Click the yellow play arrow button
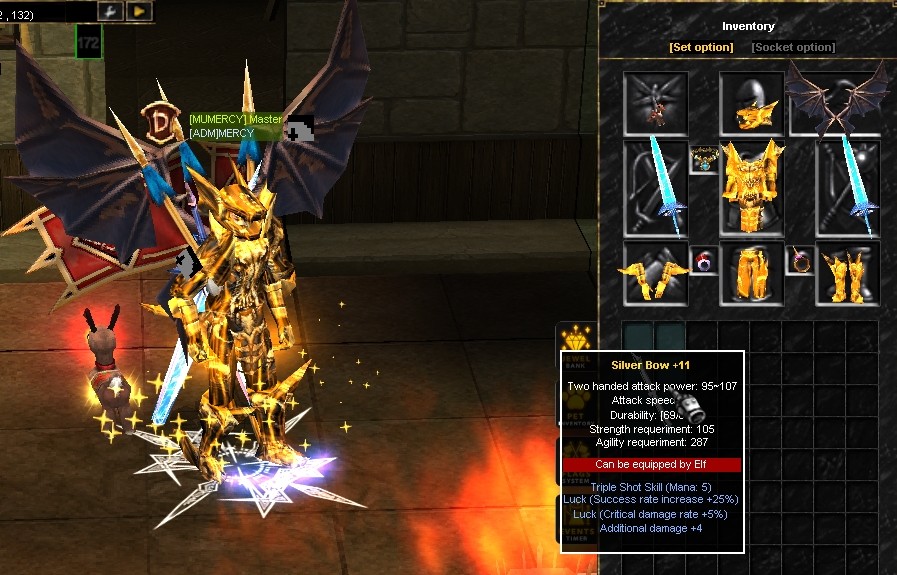This screenshot has height=575, width=897. [139, 11]
